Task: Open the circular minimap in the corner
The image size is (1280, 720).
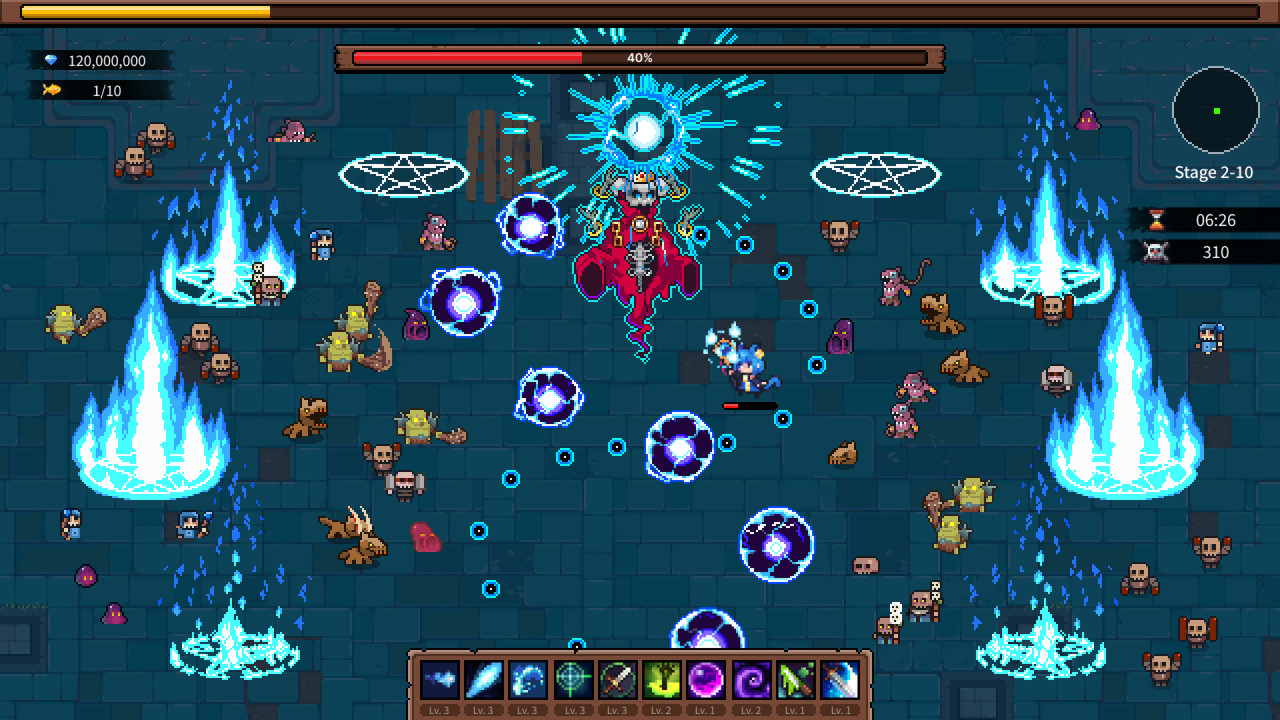Action: click(1215, 113)
